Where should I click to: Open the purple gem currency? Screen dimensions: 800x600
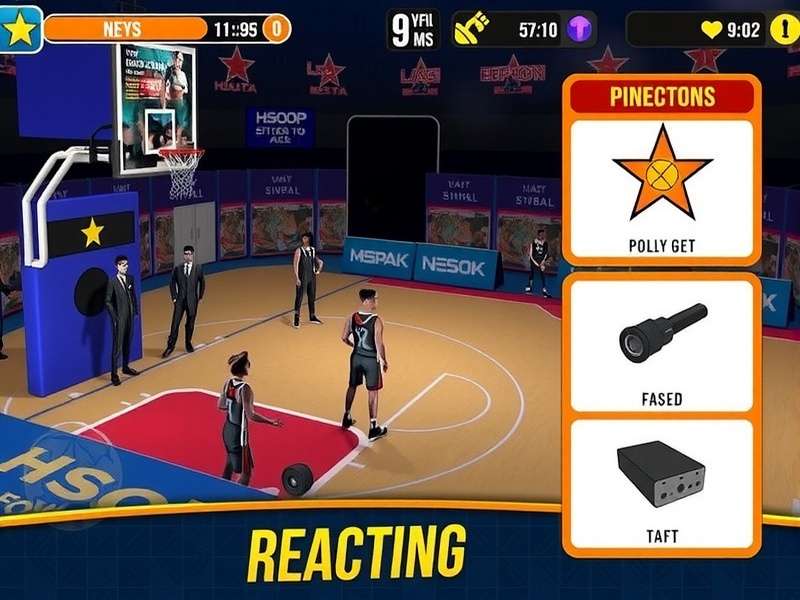[x=580, y=30]
